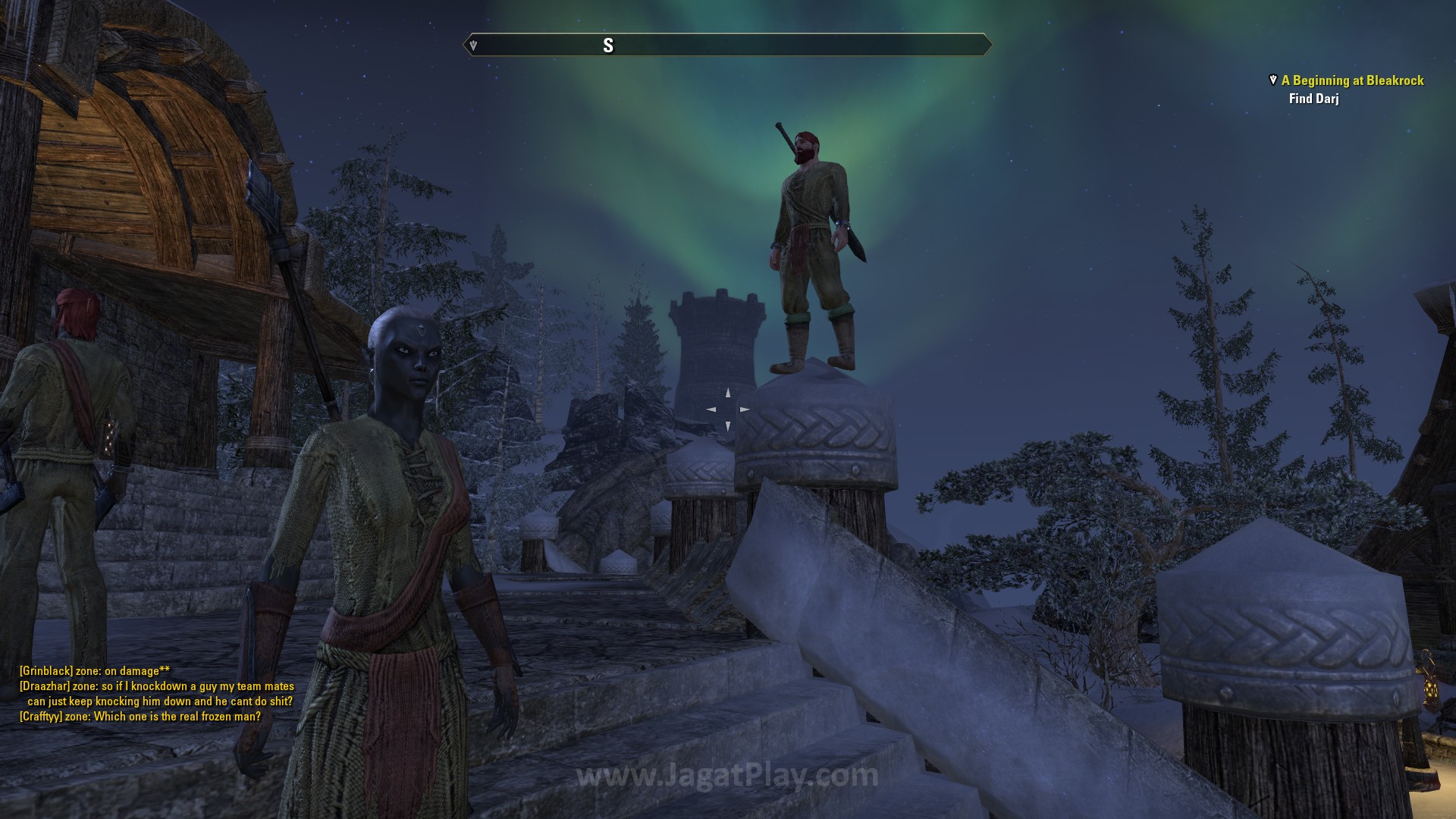The height and width of the screenshot is (819, 1456).
Task: Open Crafftyy's chat name link
Action: click(42, 717)
